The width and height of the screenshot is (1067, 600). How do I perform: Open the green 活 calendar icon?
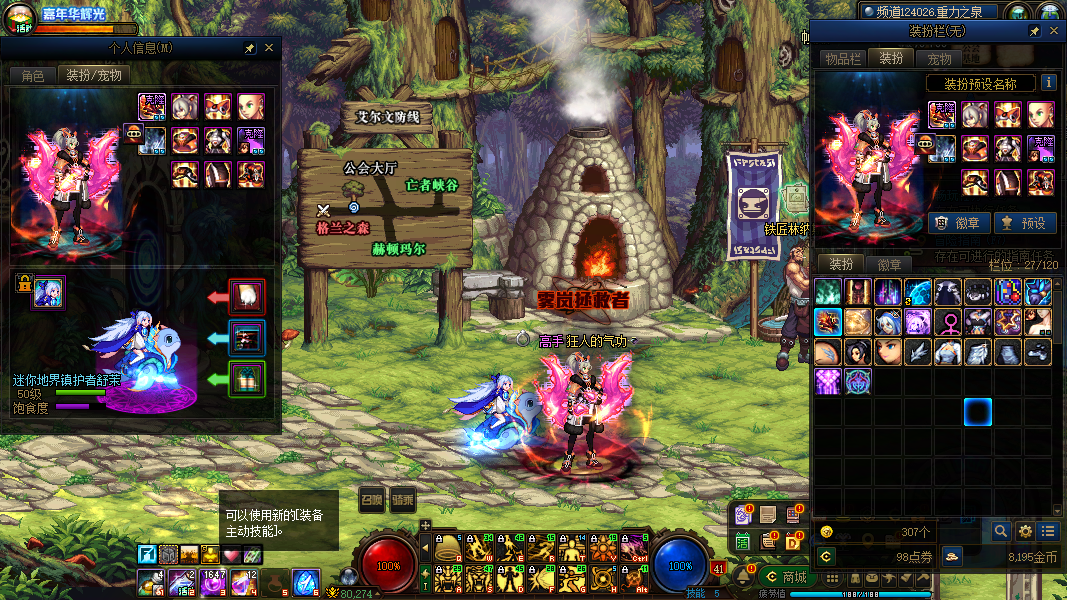(743, 541)
